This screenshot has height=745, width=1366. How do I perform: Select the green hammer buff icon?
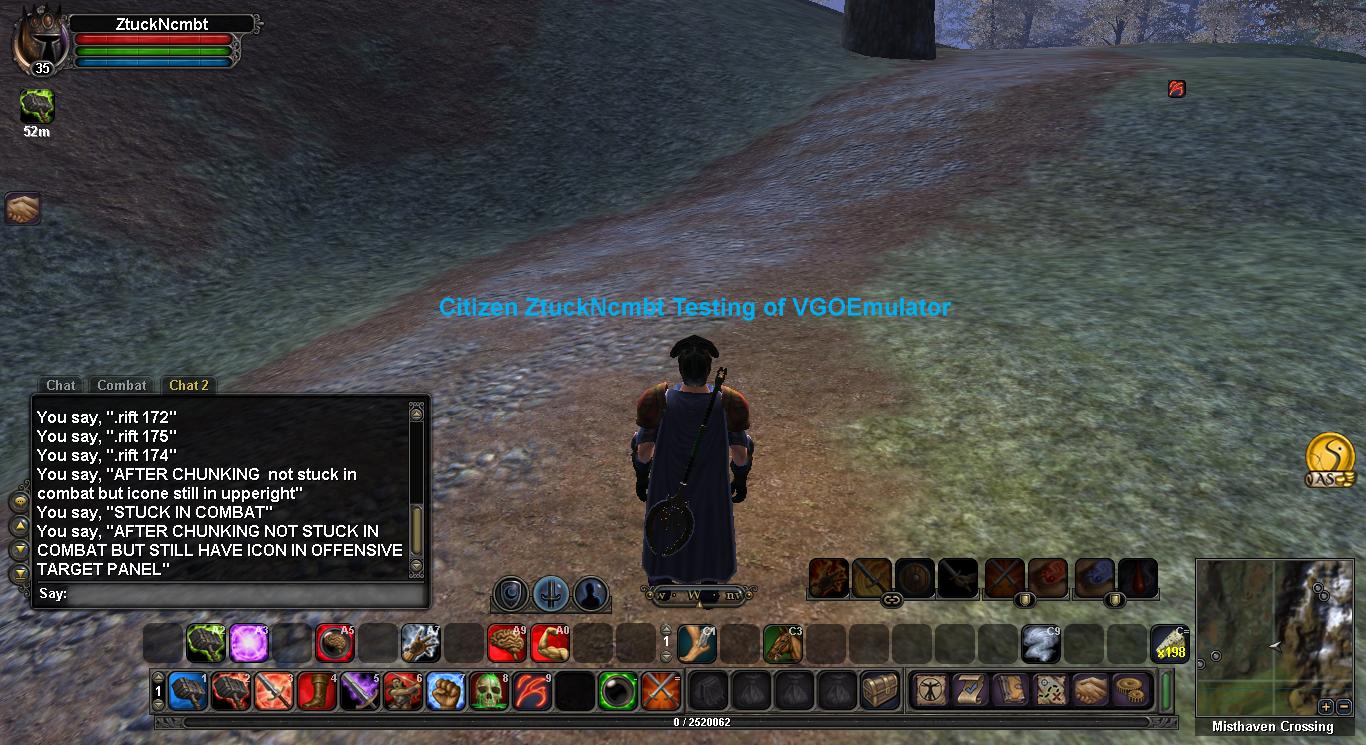tap(37, 106)
